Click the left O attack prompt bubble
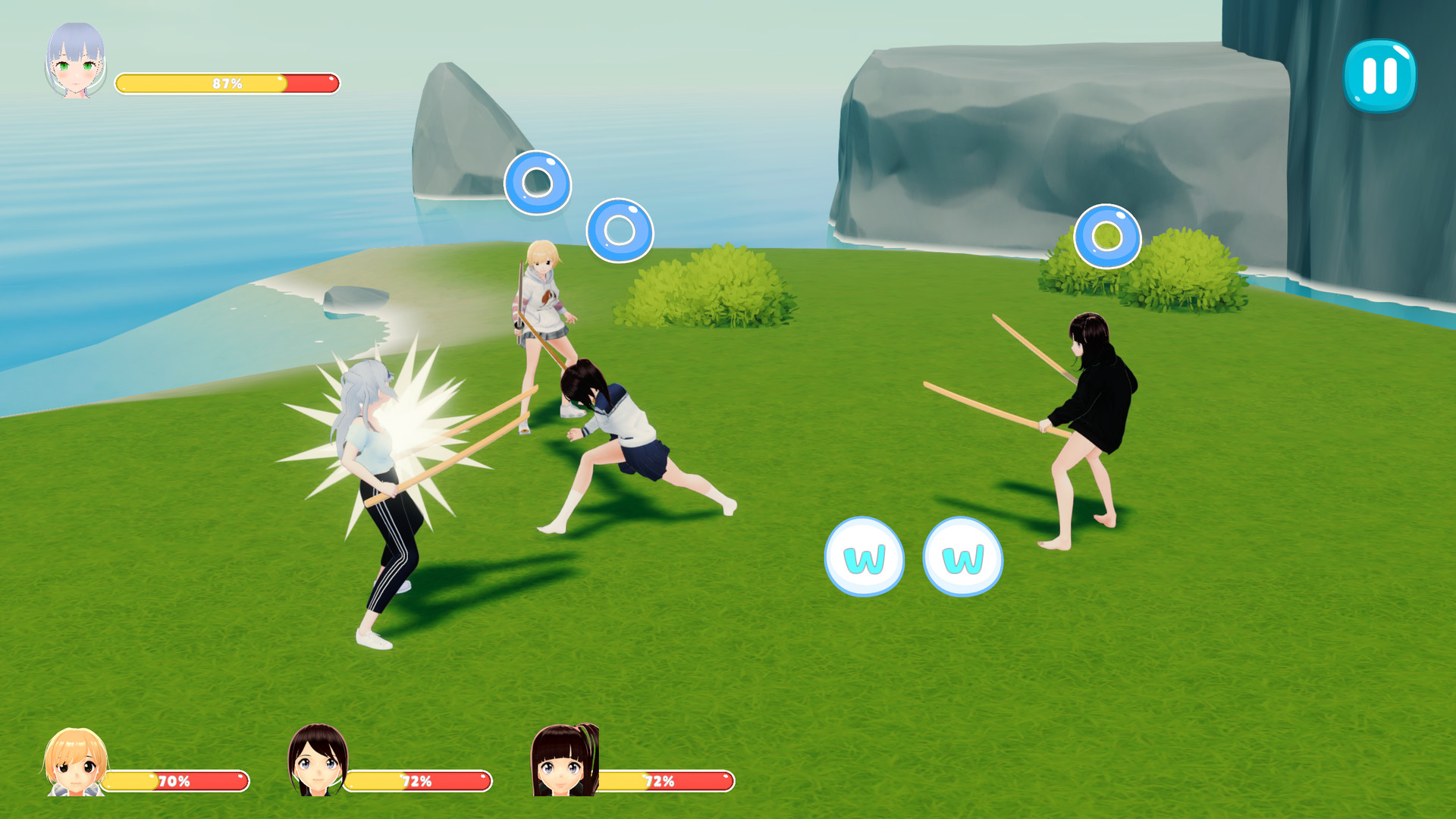Screen dimensions: 1456x819 (x=539, y=181)
